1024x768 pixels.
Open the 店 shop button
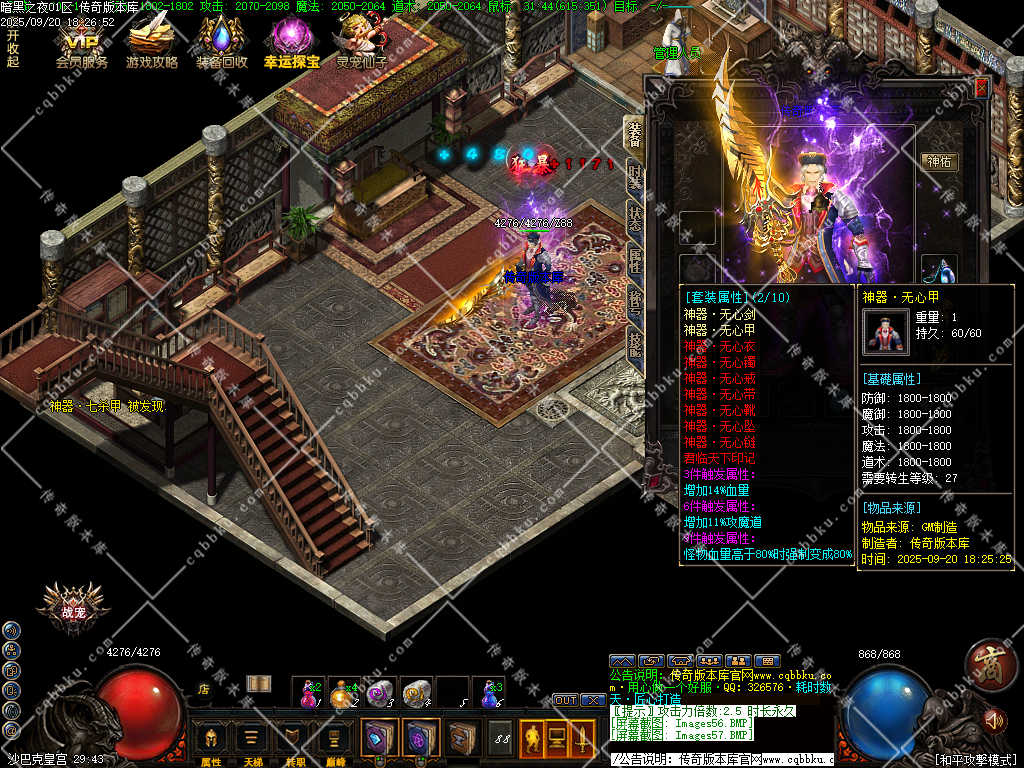coord(204,688)
